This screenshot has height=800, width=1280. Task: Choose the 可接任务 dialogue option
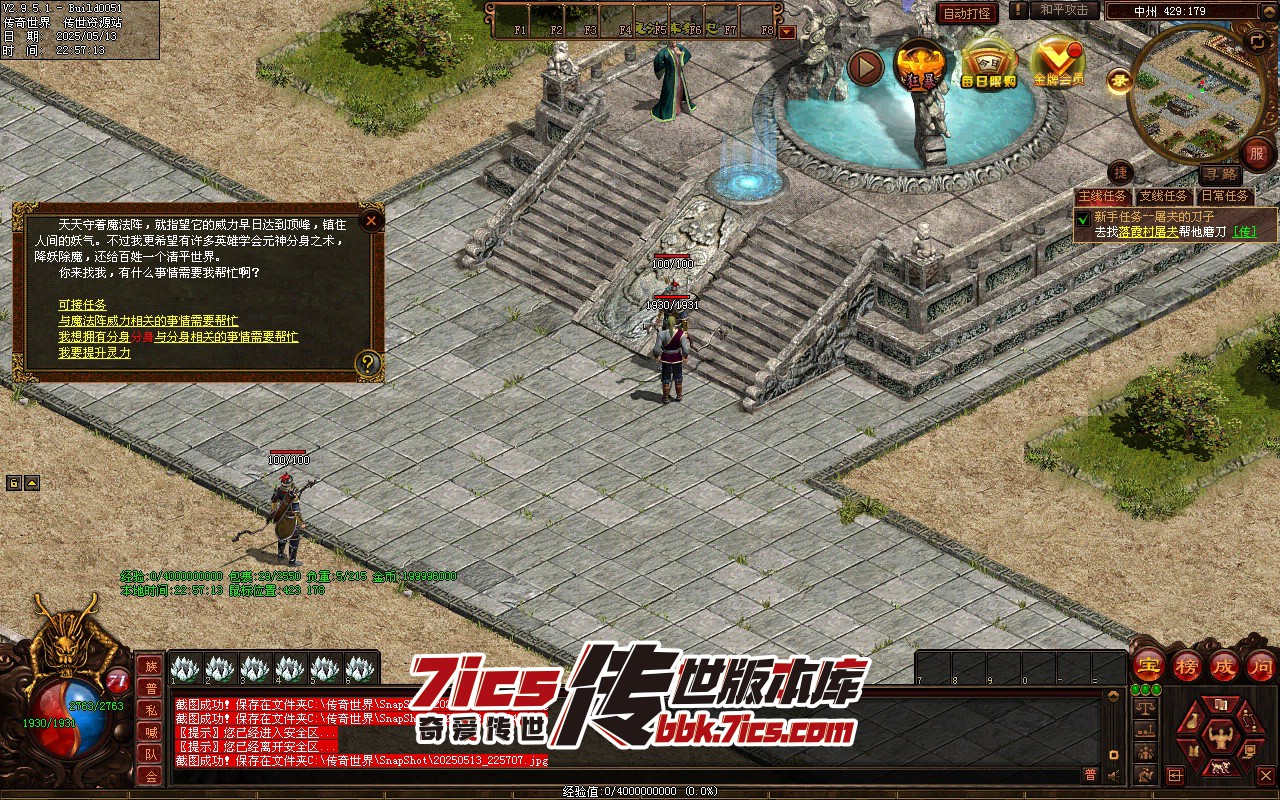82,304
